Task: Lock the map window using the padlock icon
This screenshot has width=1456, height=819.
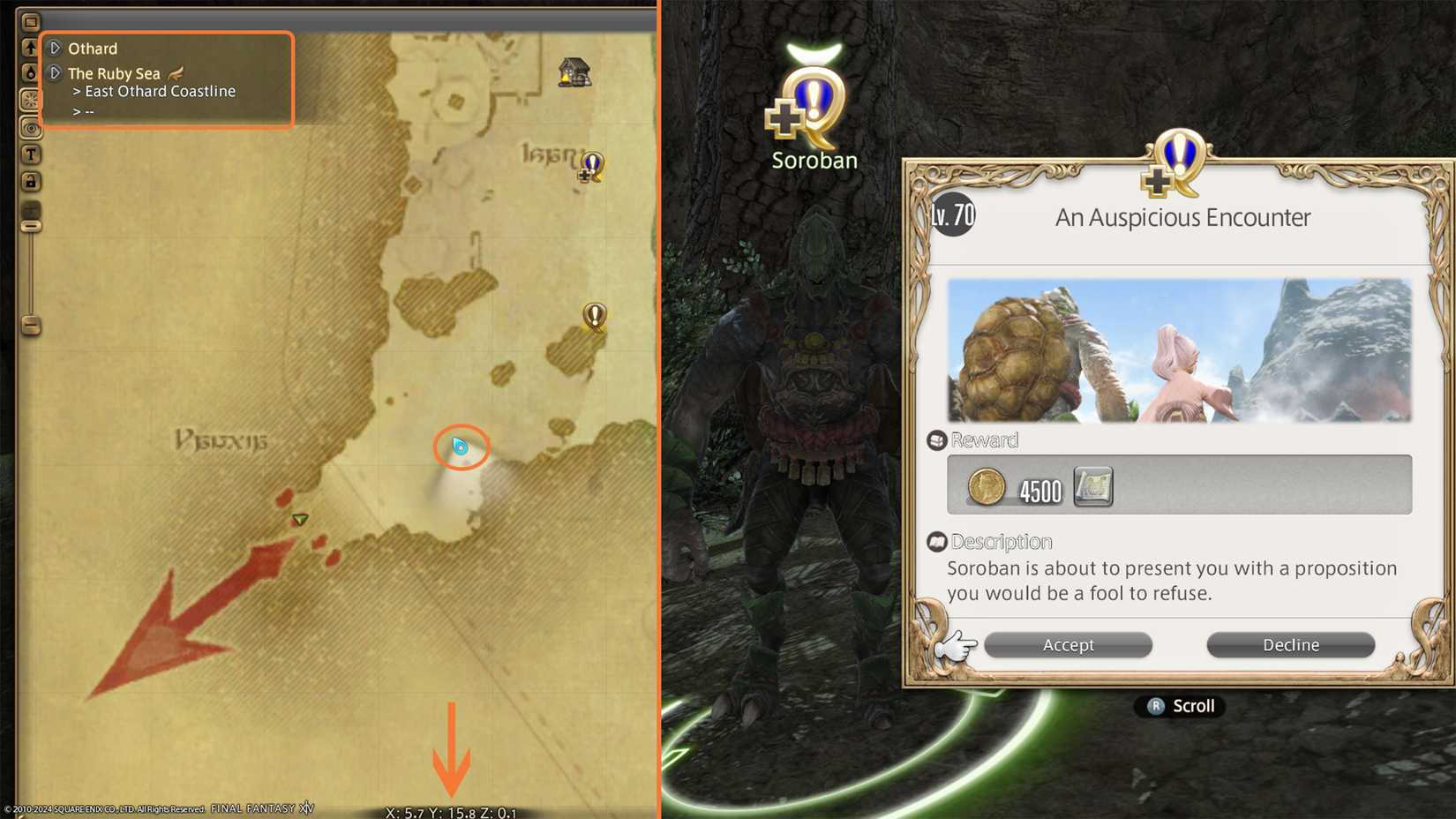Action: coord(32,181)
